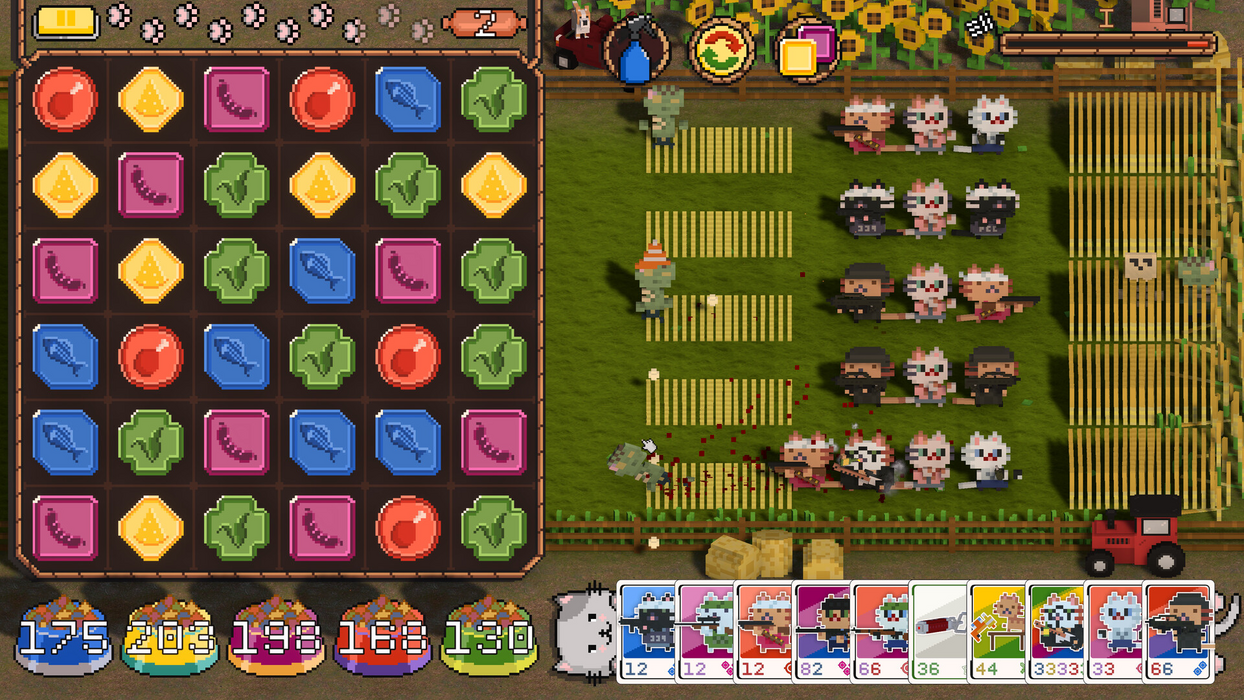Activate the yellow and pink tile swap power-up
The image size is (1244, 700).
(805, 52)
